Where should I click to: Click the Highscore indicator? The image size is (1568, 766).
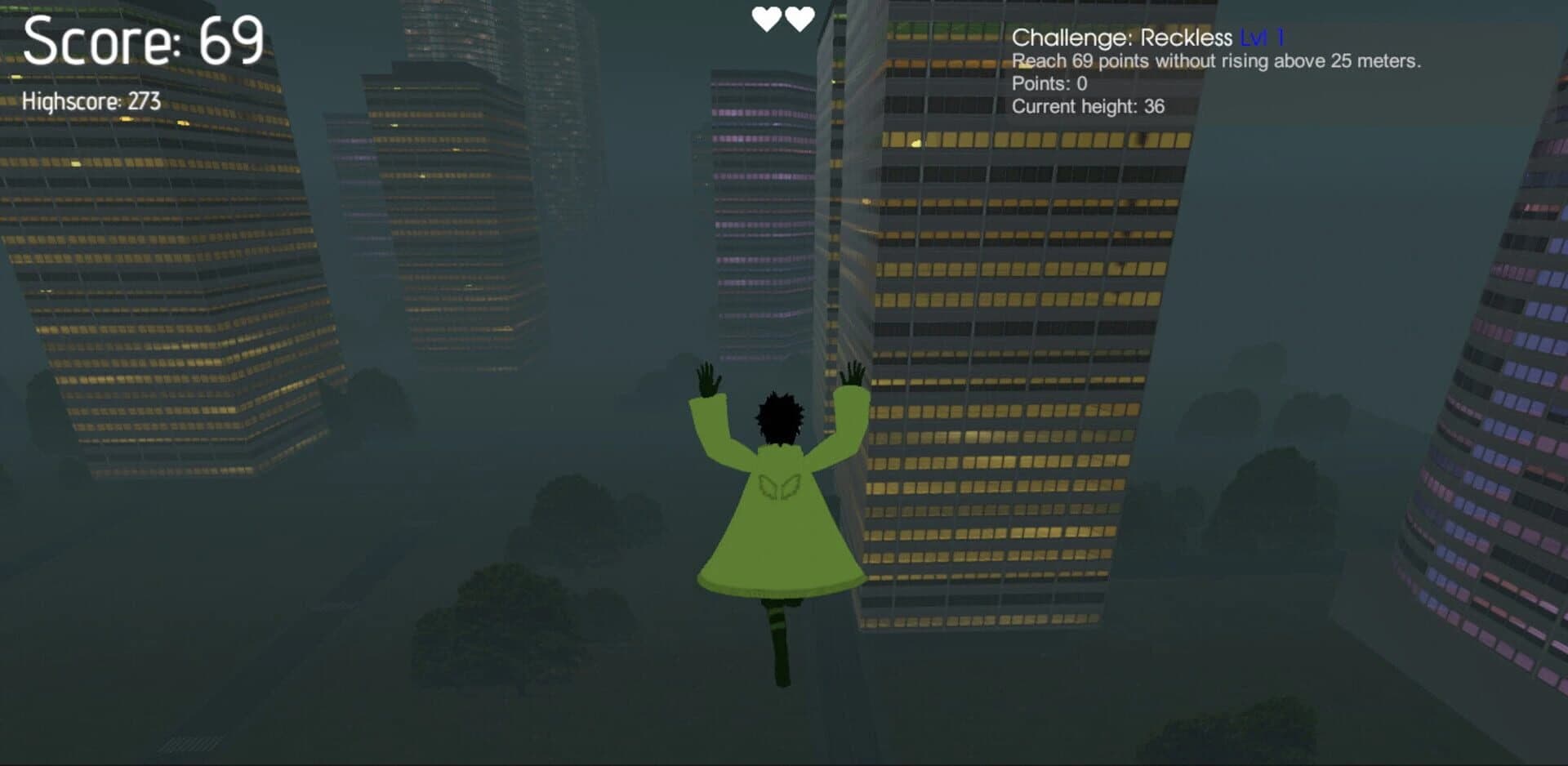[x=91, y=101]
